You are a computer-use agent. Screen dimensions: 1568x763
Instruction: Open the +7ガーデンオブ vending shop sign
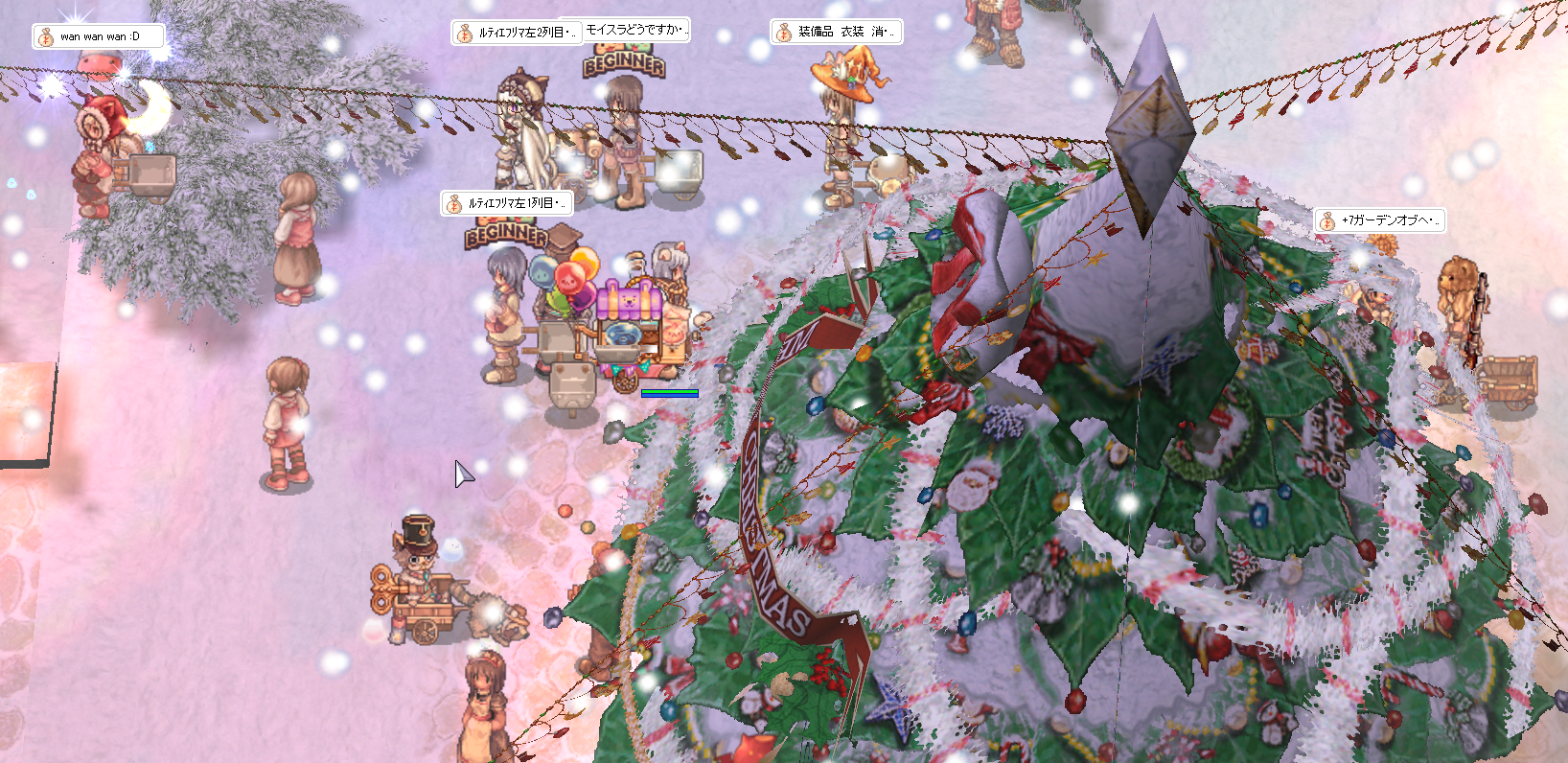tap(1379, 220)
